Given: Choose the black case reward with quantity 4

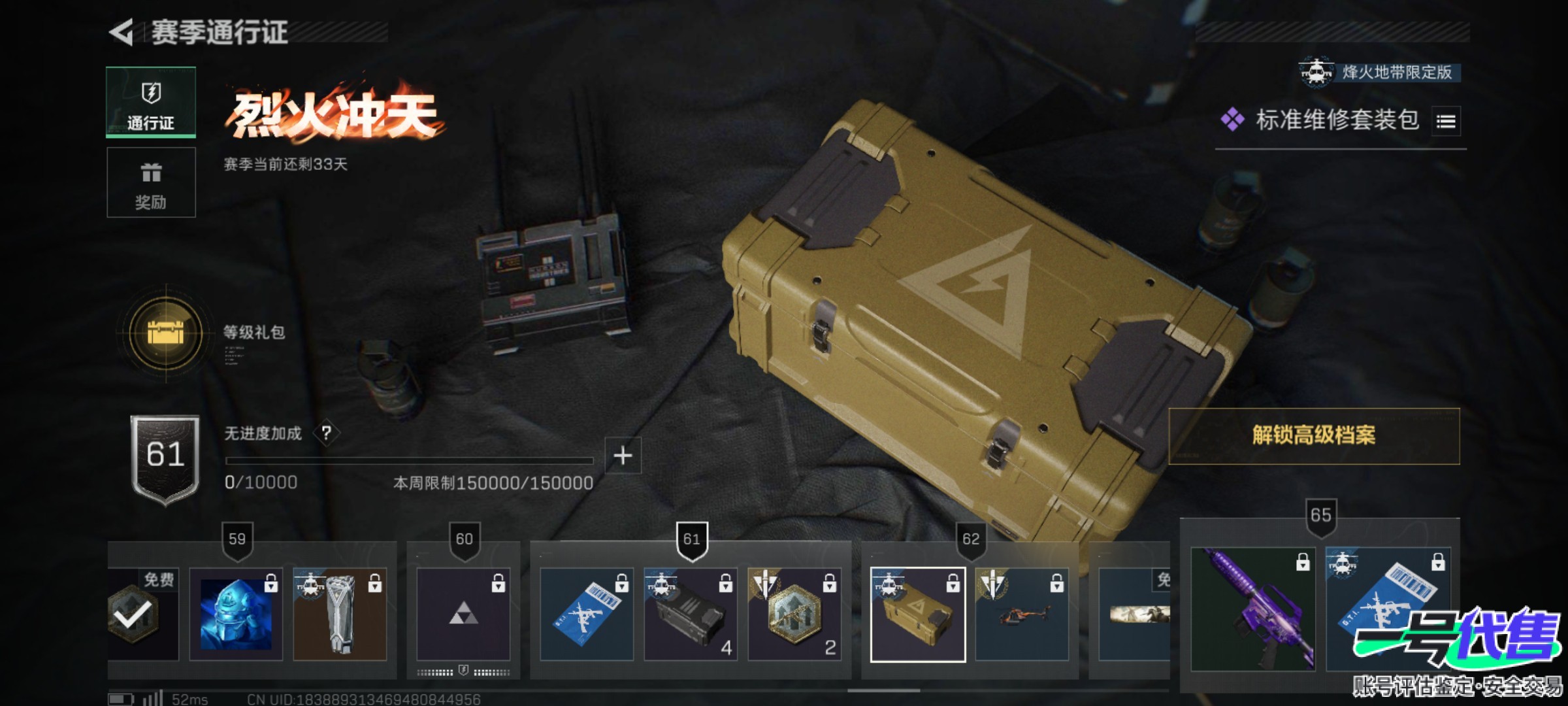Looking at the screenshot, I should coord(690,614).
